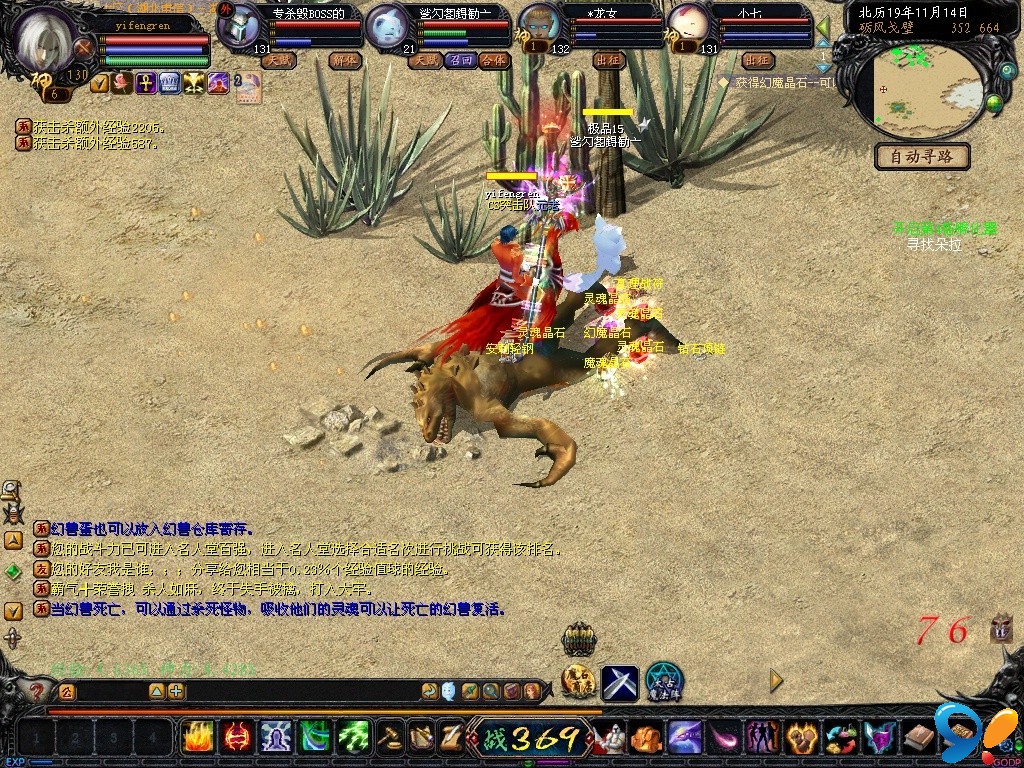Click the yellow arrow right of 魔法阵
Screen dimensions: 1024x768
[x=776, y=680]
